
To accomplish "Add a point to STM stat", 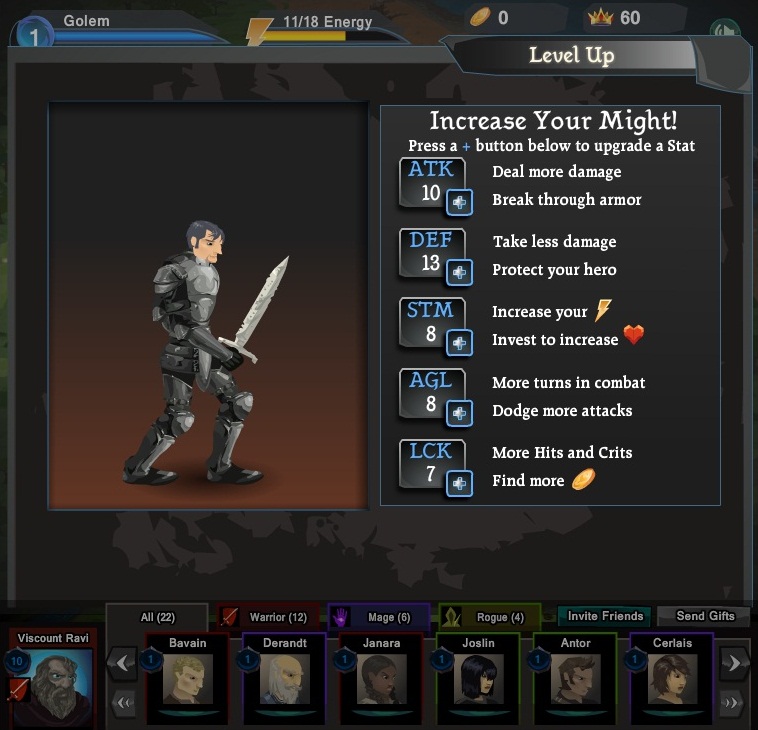I will pyautogui.click(x=459, y=342).
